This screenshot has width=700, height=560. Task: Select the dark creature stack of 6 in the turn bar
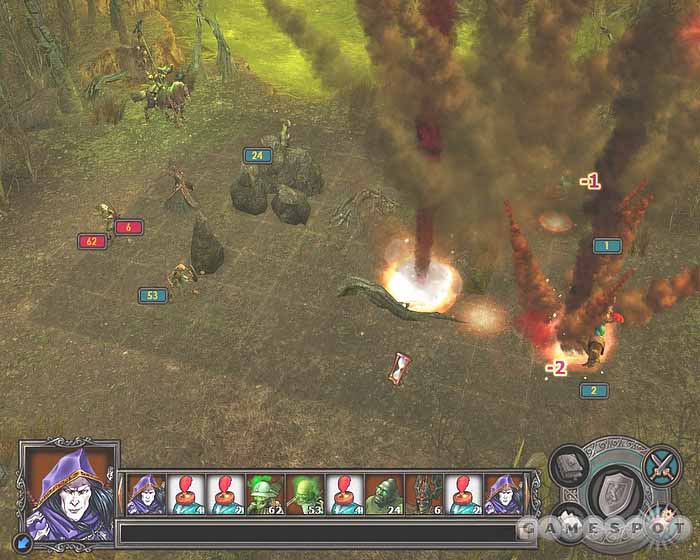click(x=423, y=494)
